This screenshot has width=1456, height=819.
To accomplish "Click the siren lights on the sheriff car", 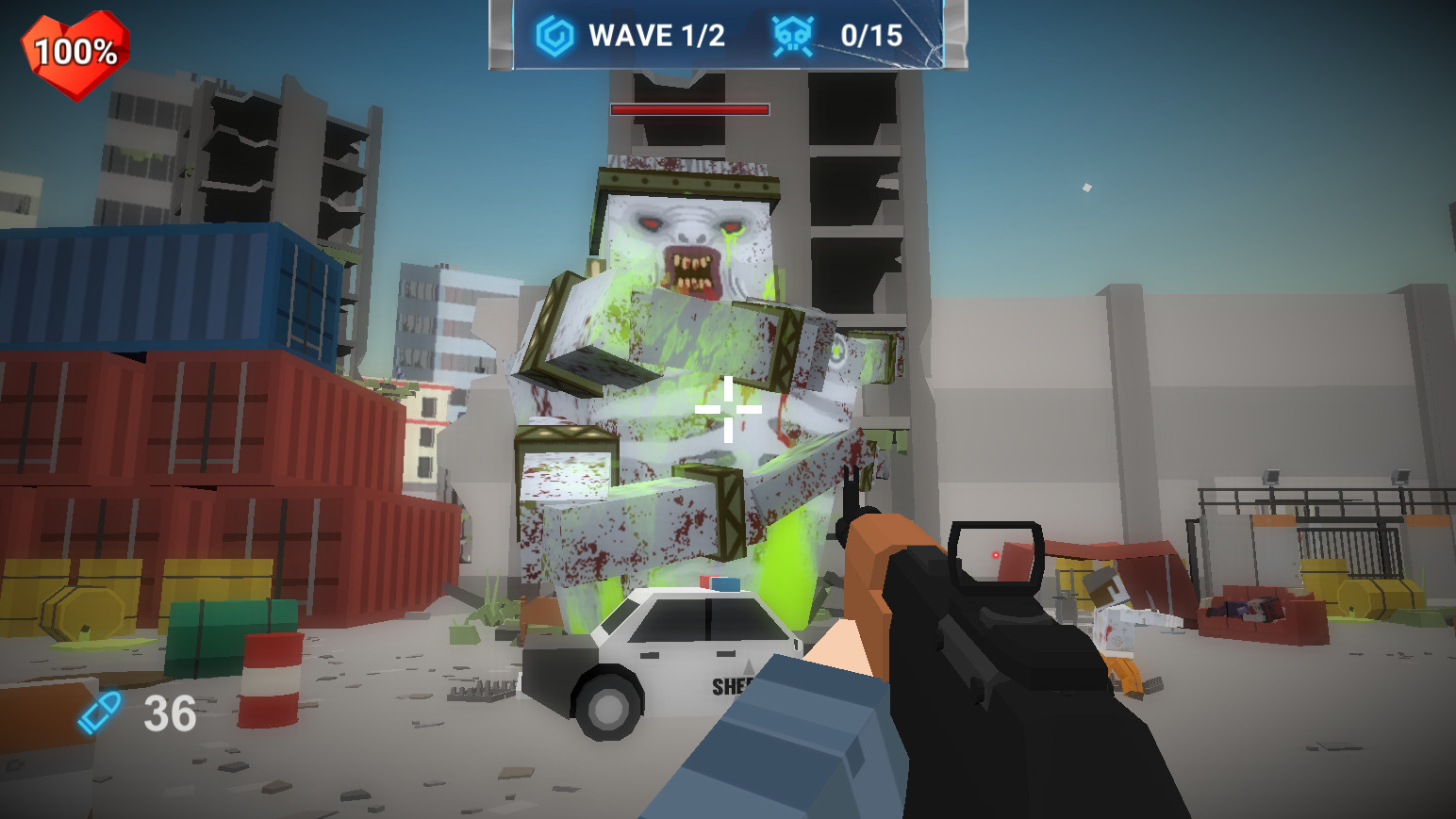I will [x=721, y=584].
